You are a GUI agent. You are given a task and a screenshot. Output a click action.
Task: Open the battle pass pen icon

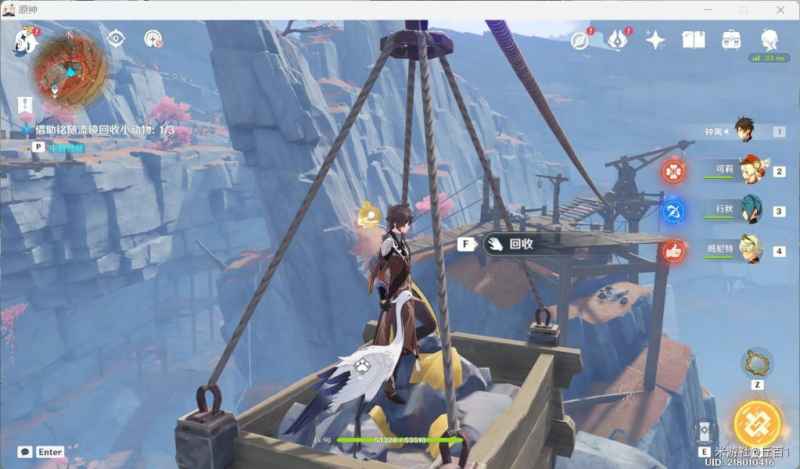click(618, 40)
